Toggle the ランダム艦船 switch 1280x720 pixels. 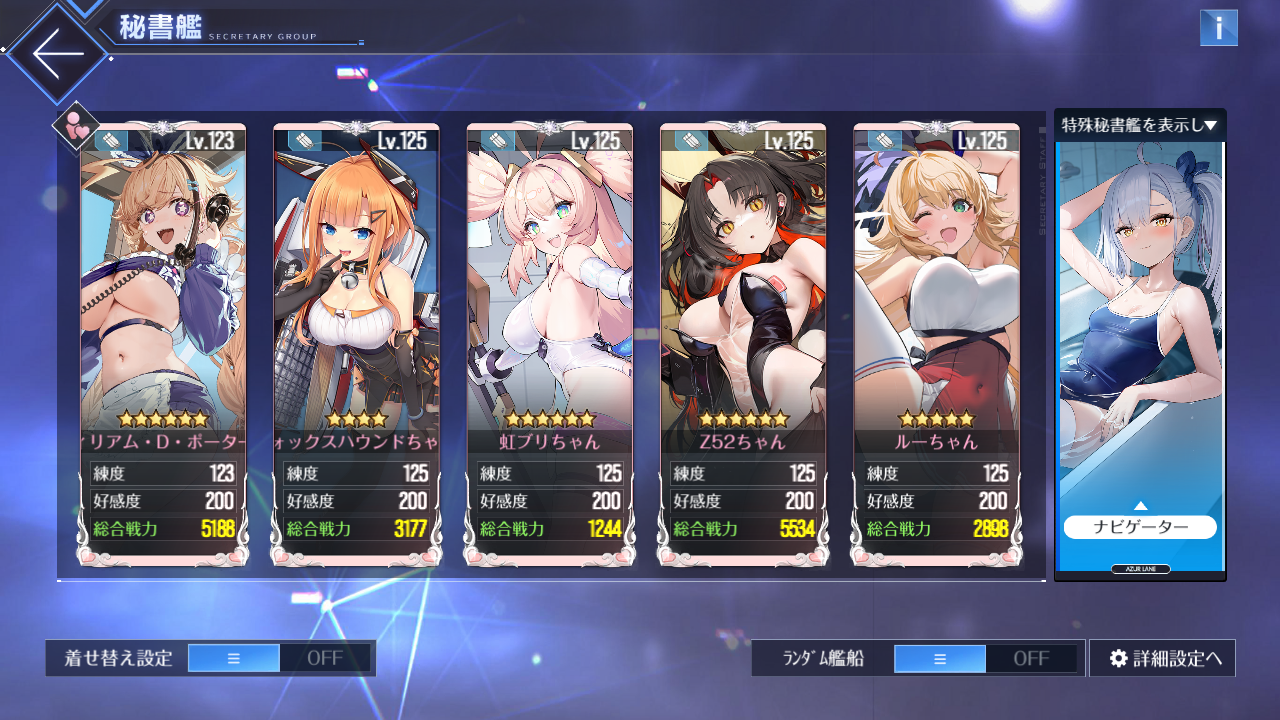coord(985,658)
